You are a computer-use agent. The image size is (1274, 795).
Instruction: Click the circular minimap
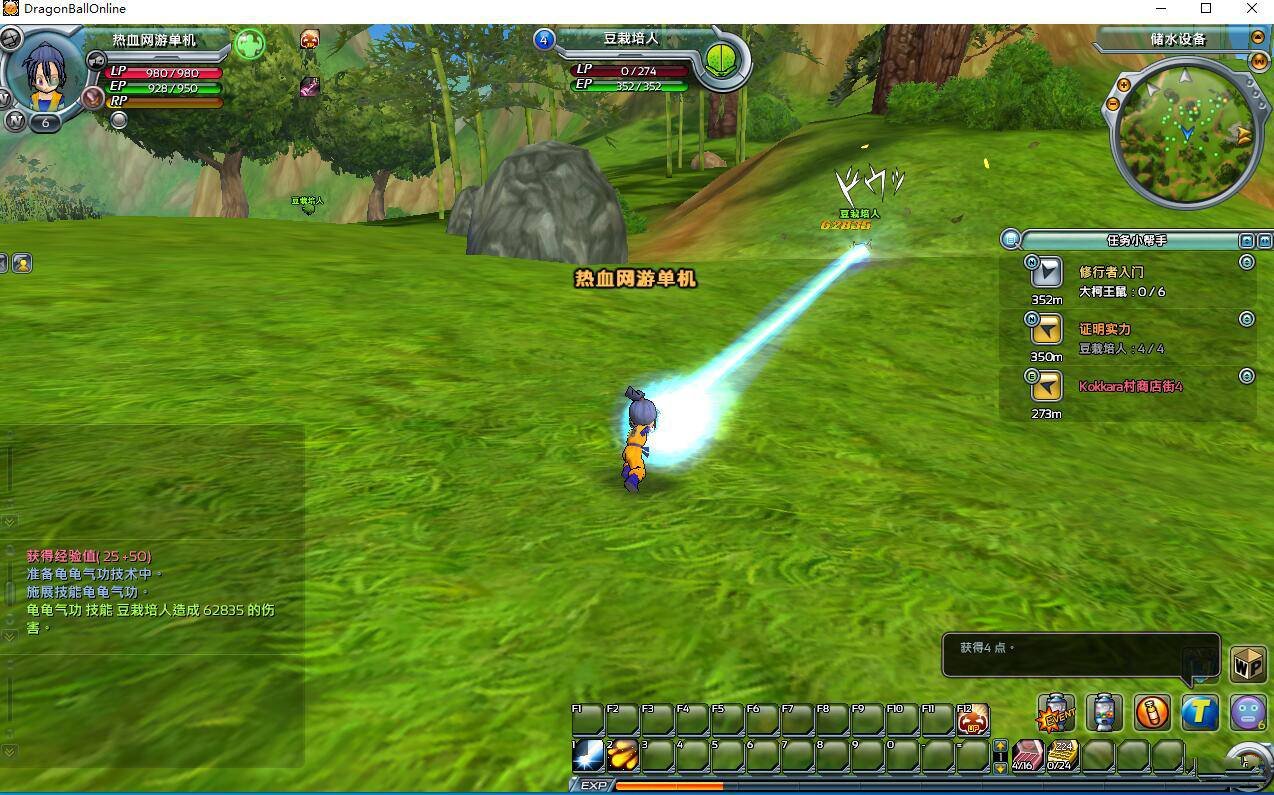1183,133
